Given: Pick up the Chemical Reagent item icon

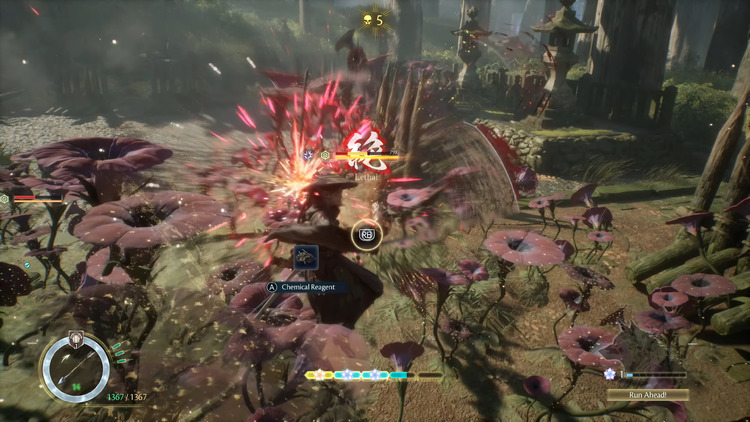Looking at the screenshot, I should pos(306,259).
